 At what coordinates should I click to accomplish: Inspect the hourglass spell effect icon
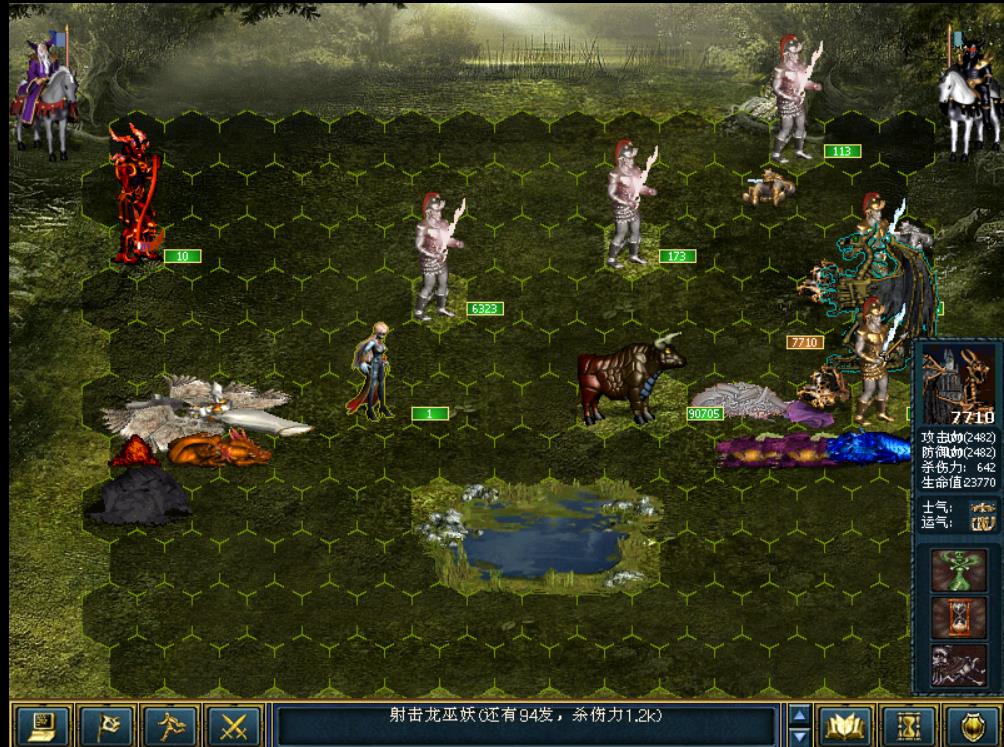click(958, 617)
